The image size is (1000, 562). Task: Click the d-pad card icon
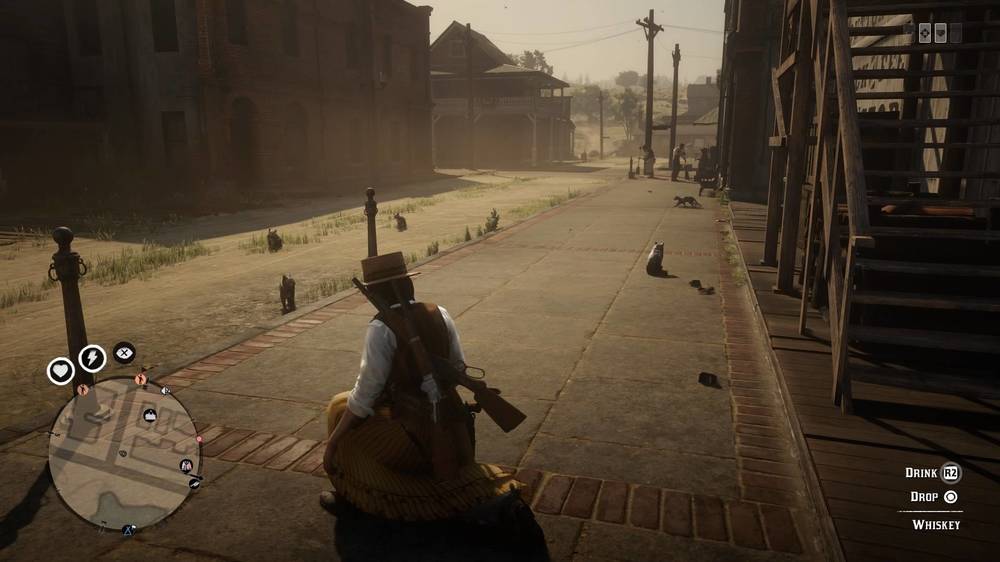[925, 32]
